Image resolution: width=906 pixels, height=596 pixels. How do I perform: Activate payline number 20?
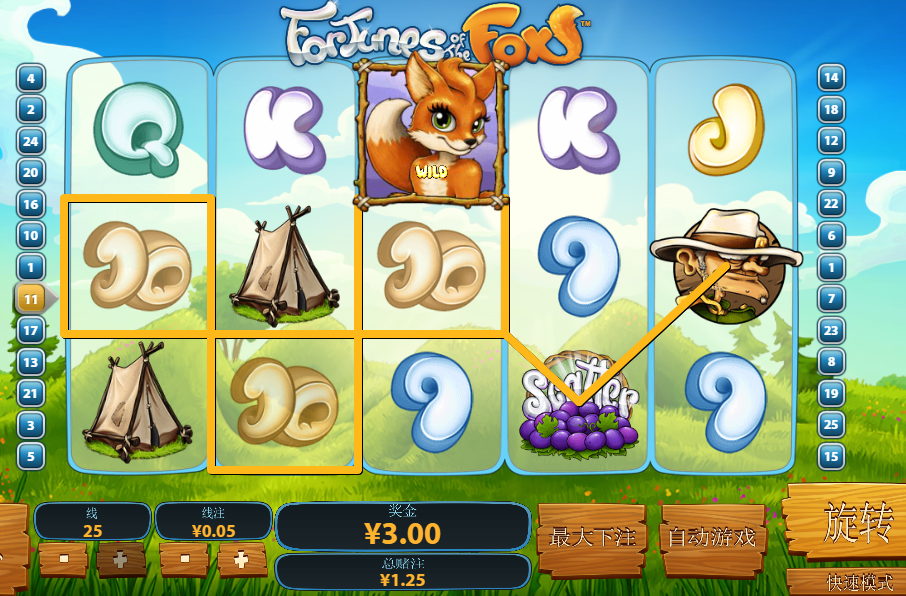point(31,173)
